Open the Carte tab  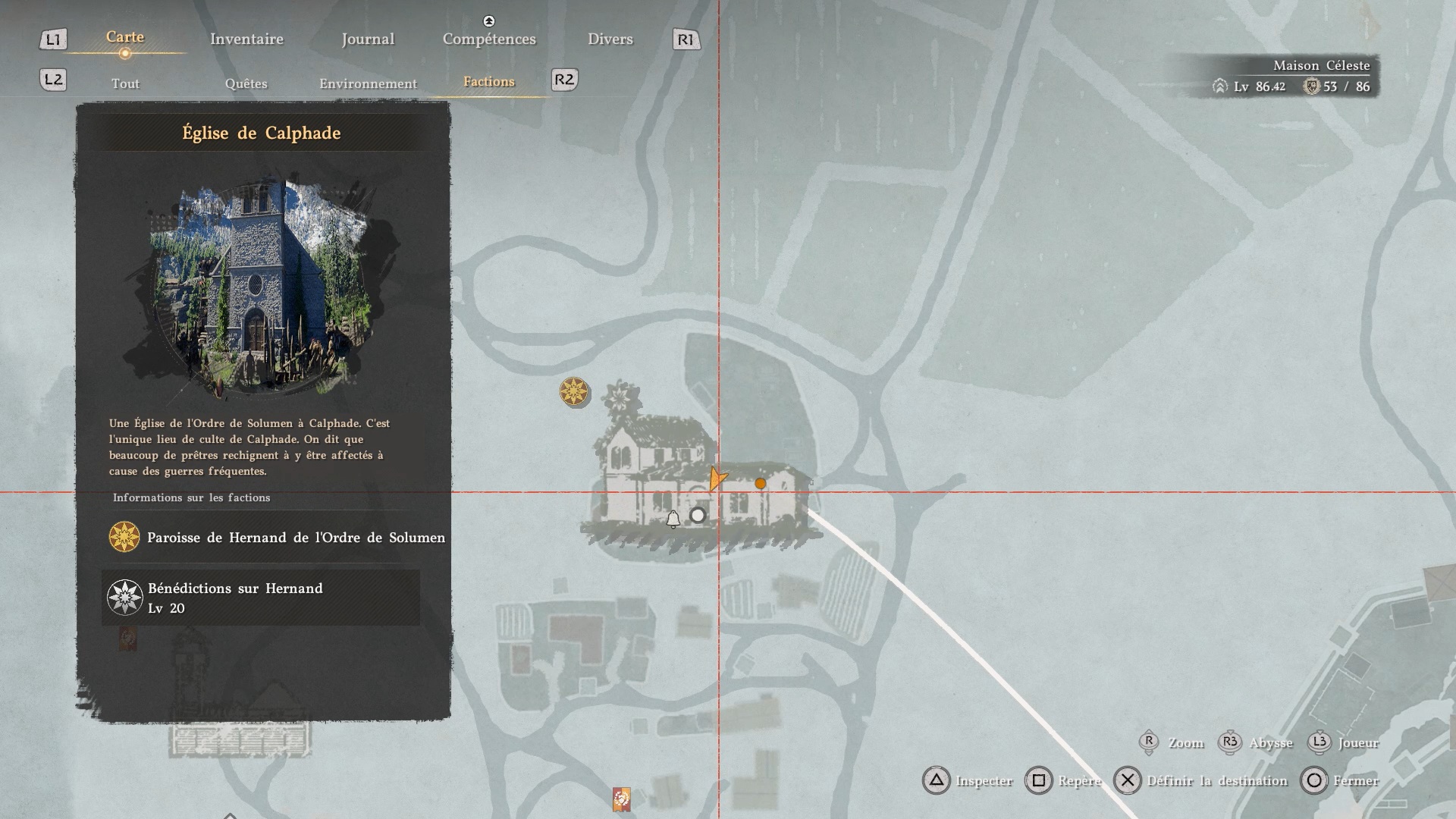[x=125, y=37]
